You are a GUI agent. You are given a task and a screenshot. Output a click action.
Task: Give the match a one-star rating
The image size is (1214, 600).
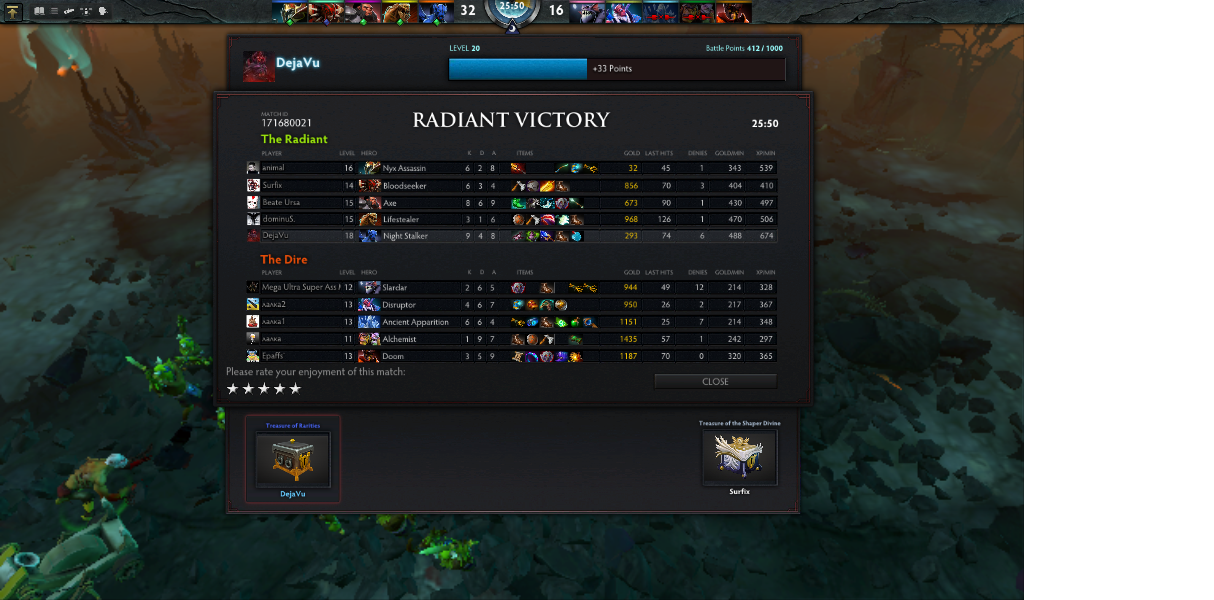[x=233, y=388]
